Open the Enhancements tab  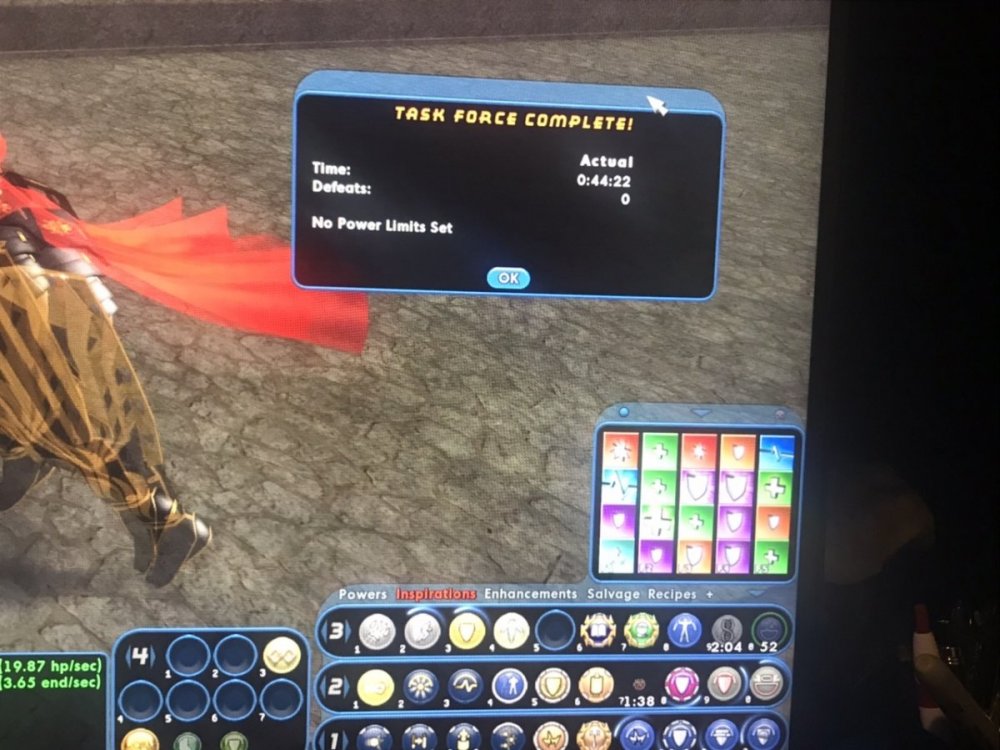click(531, 594)
